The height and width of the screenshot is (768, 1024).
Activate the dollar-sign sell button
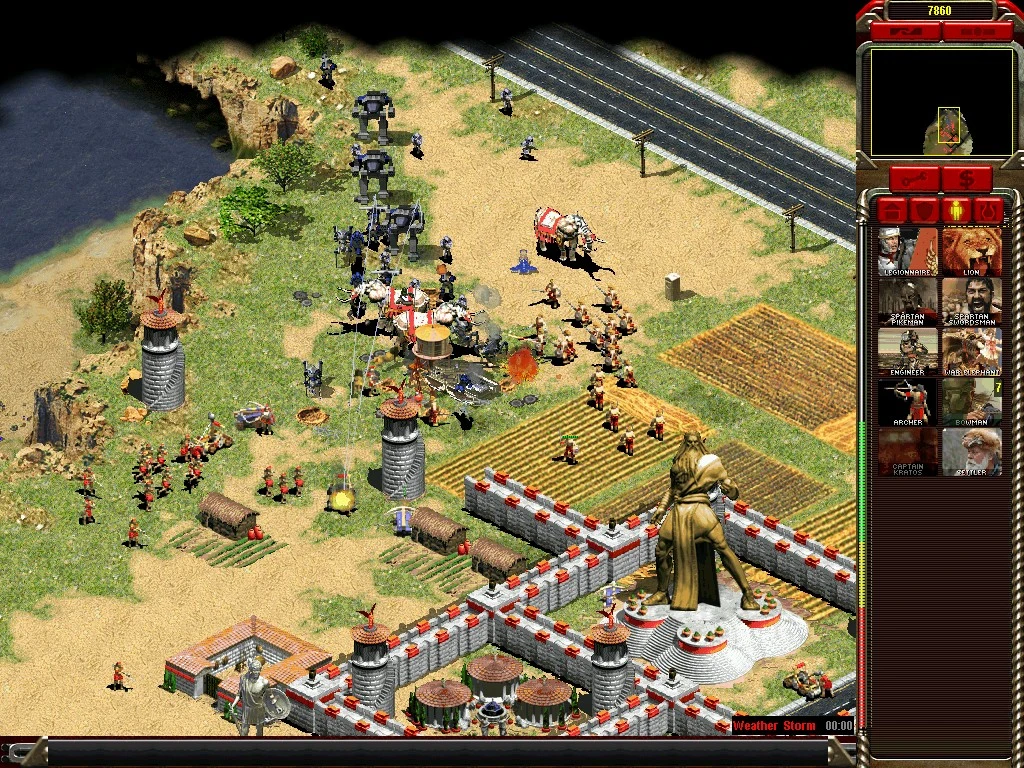(966, 180)
